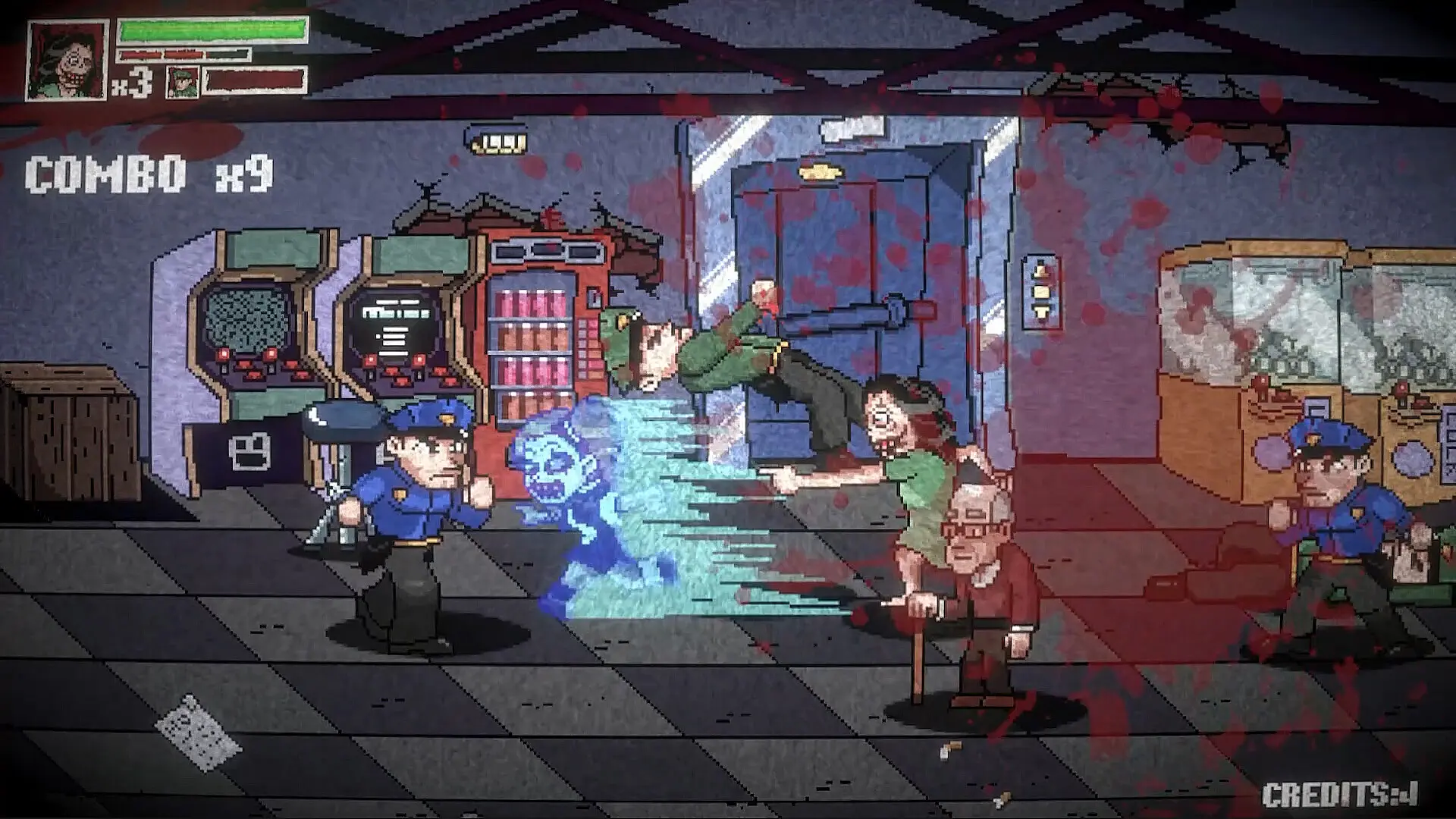1456x819 pixels.
Task: Expand the COMBO x9 counter display
Action: 148,173
